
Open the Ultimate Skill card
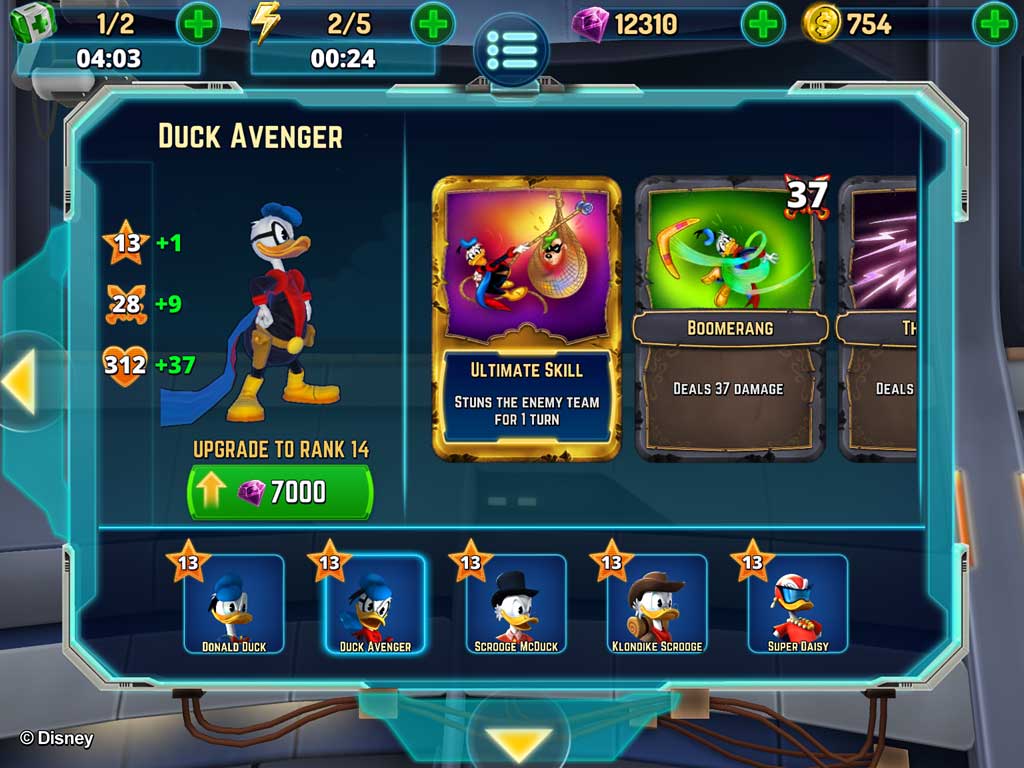(x=527, y=318)
